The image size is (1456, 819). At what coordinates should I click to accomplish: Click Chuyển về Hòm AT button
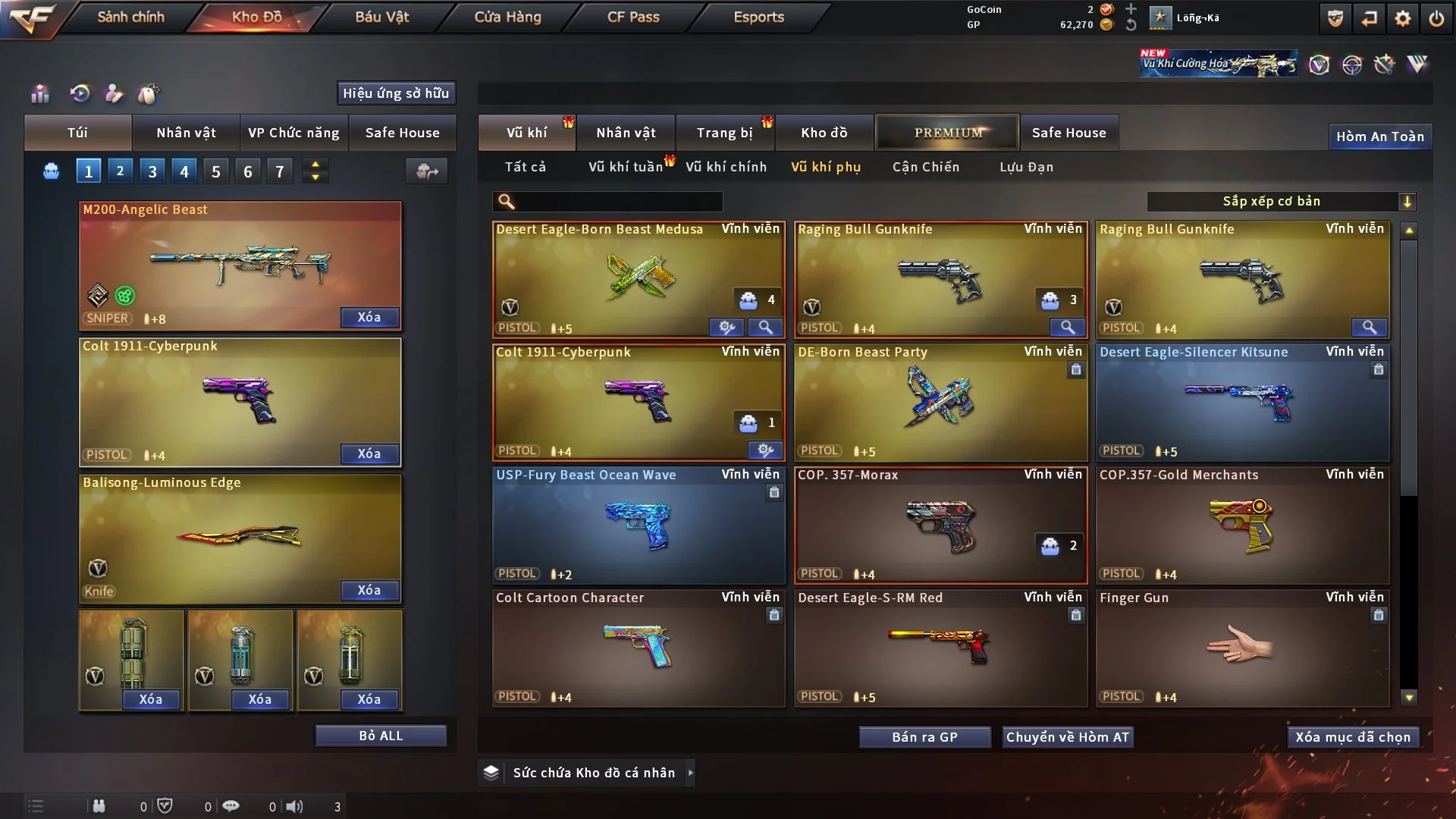click(1067, 737)
